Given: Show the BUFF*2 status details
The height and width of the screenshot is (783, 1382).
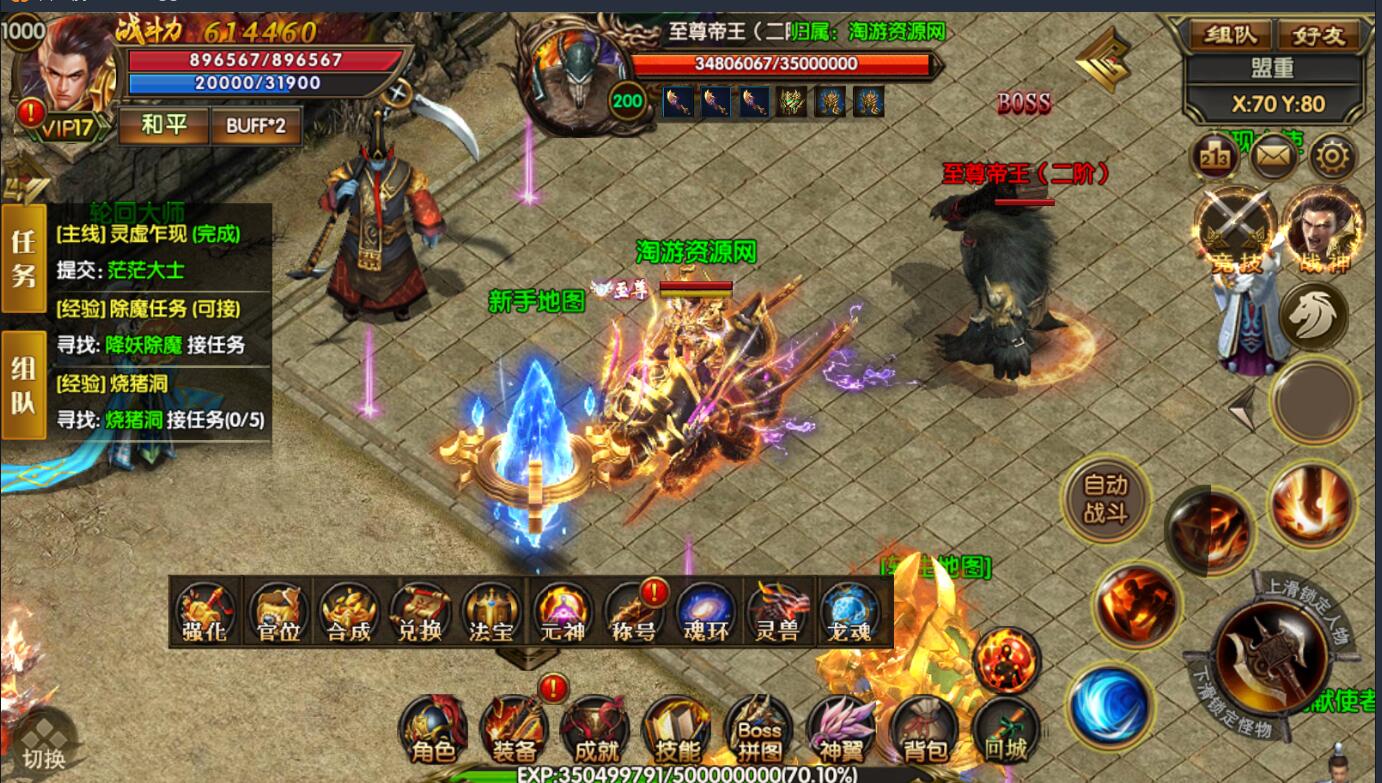Looking at the screenshot, I should point(256,126).
